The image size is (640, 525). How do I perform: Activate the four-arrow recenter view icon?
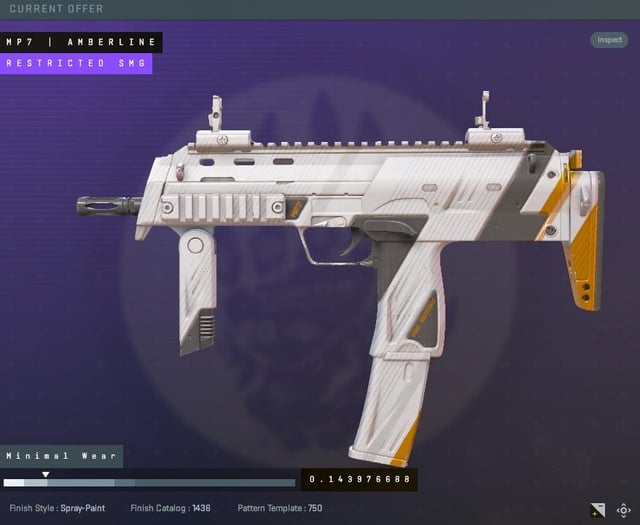click(x=624, y=509)
